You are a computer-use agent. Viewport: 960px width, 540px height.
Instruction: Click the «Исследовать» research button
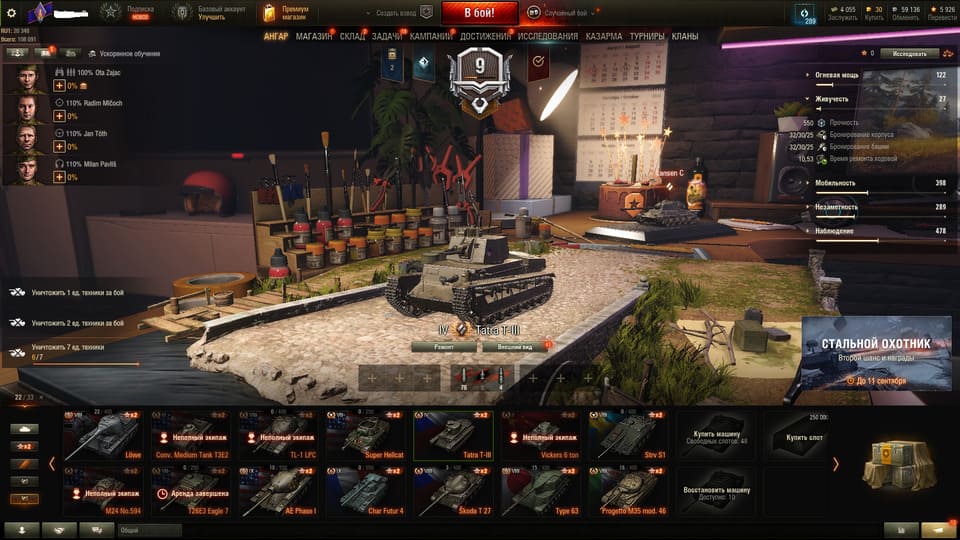pos(909,54)
